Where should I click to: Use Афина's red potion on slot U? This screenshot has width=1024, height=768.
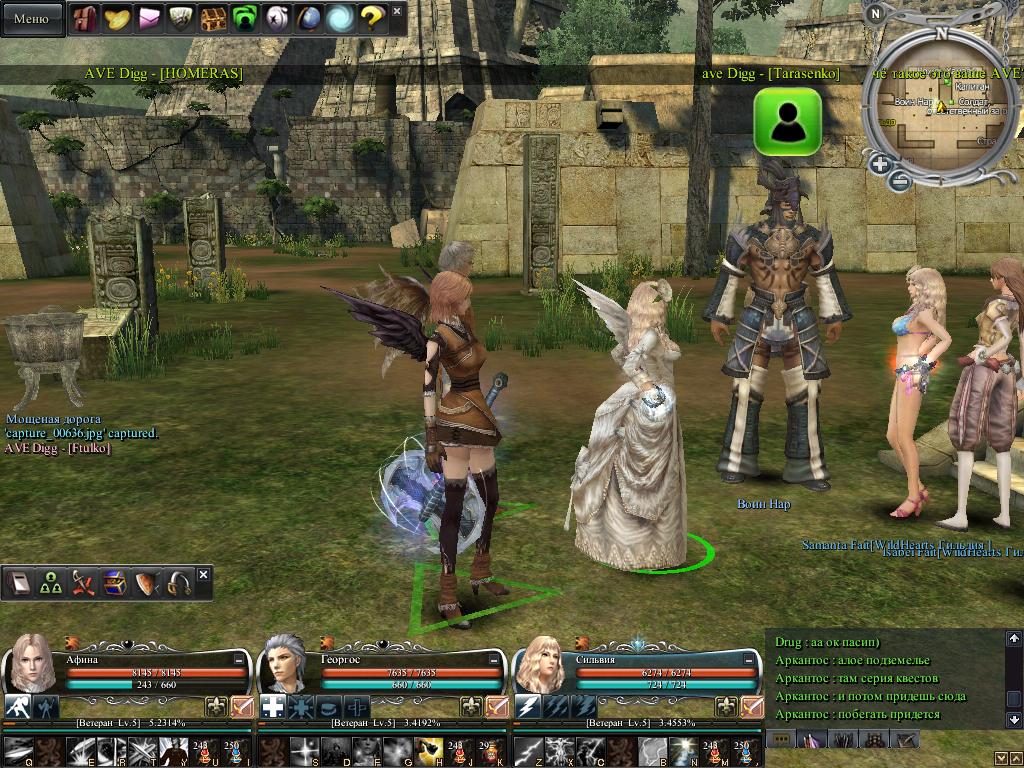[202, 747]
